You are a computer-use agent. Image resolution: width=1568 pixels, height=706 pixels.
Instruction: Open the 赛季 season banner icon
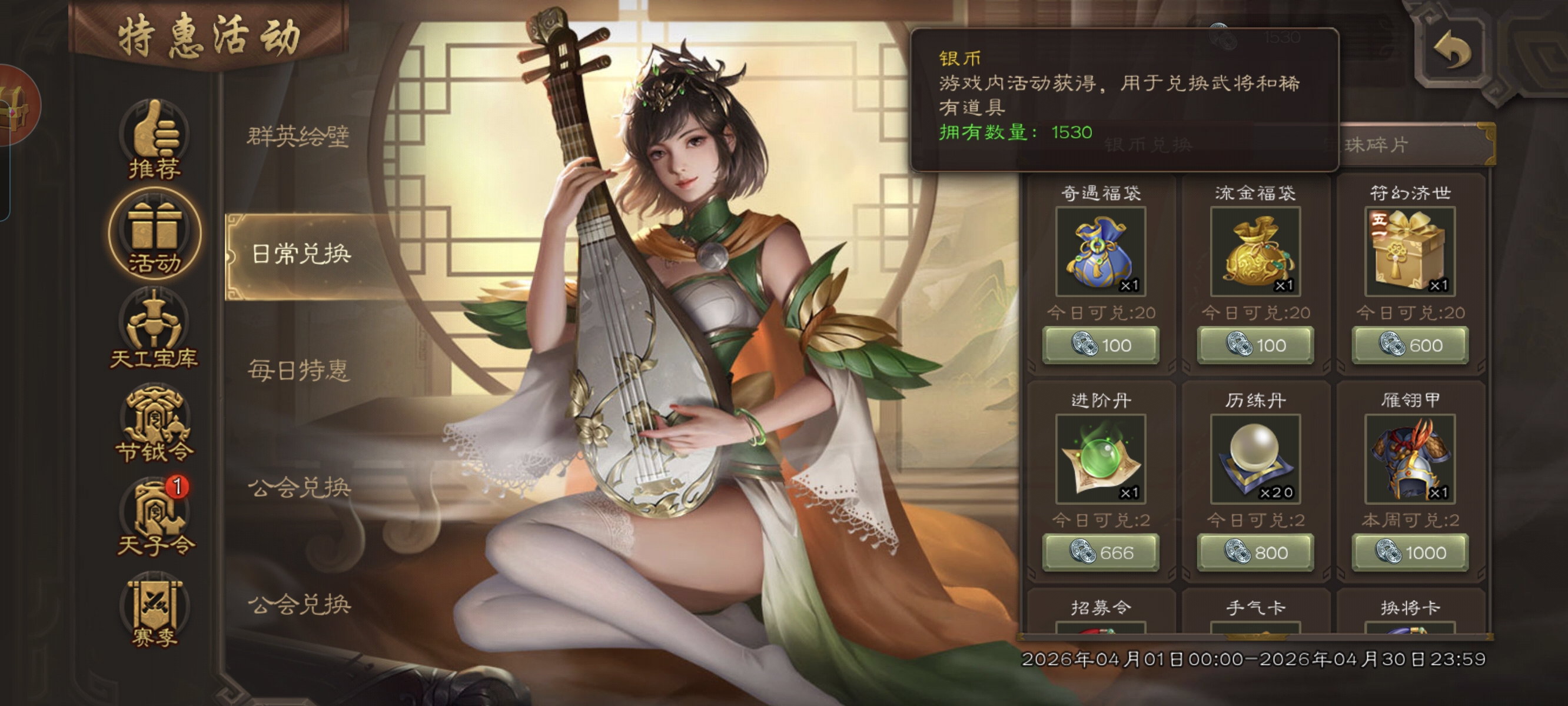coord(154,612)
